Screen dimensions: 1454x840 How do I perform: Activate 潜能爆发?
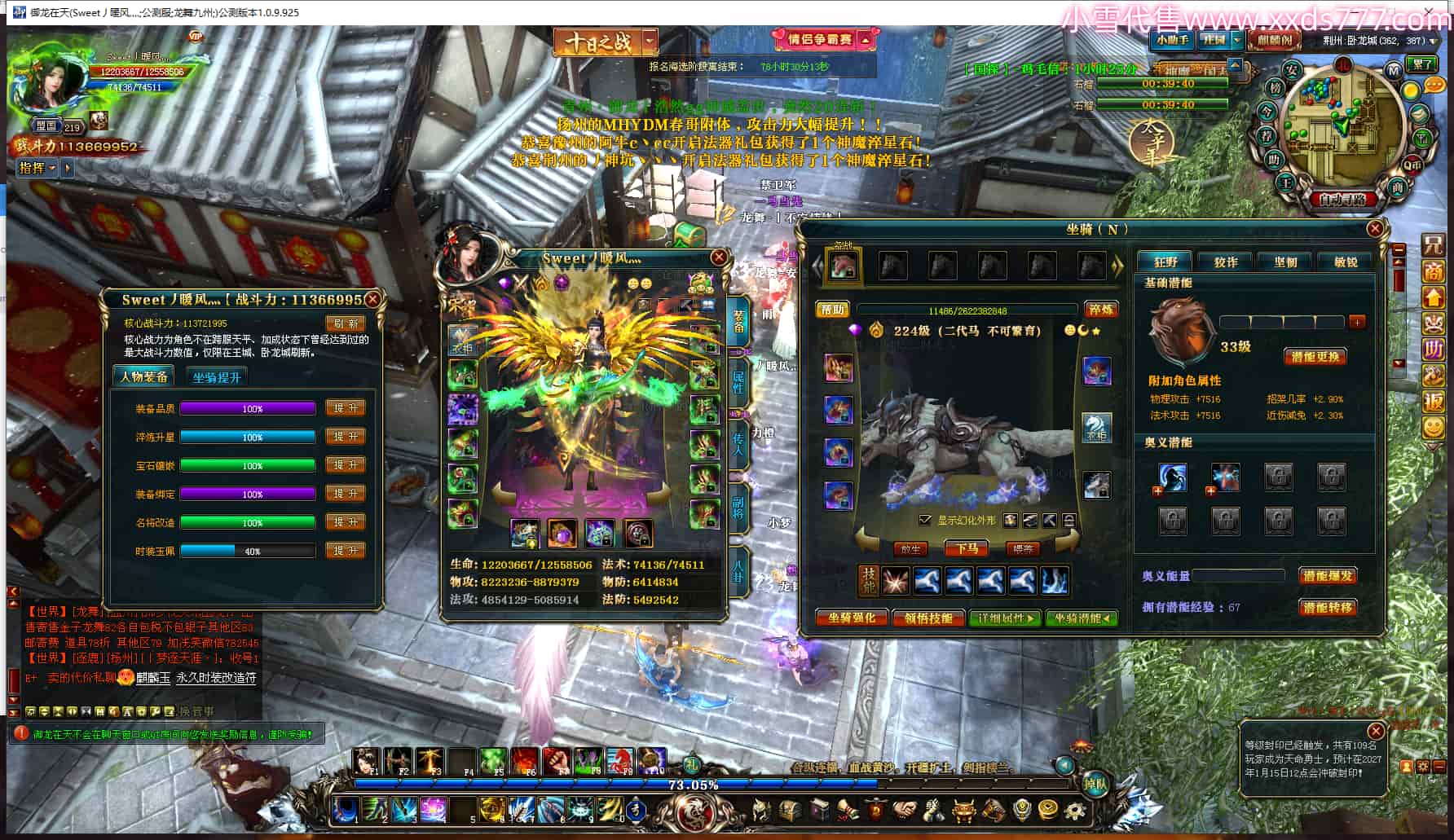(x=1327, y=576)
